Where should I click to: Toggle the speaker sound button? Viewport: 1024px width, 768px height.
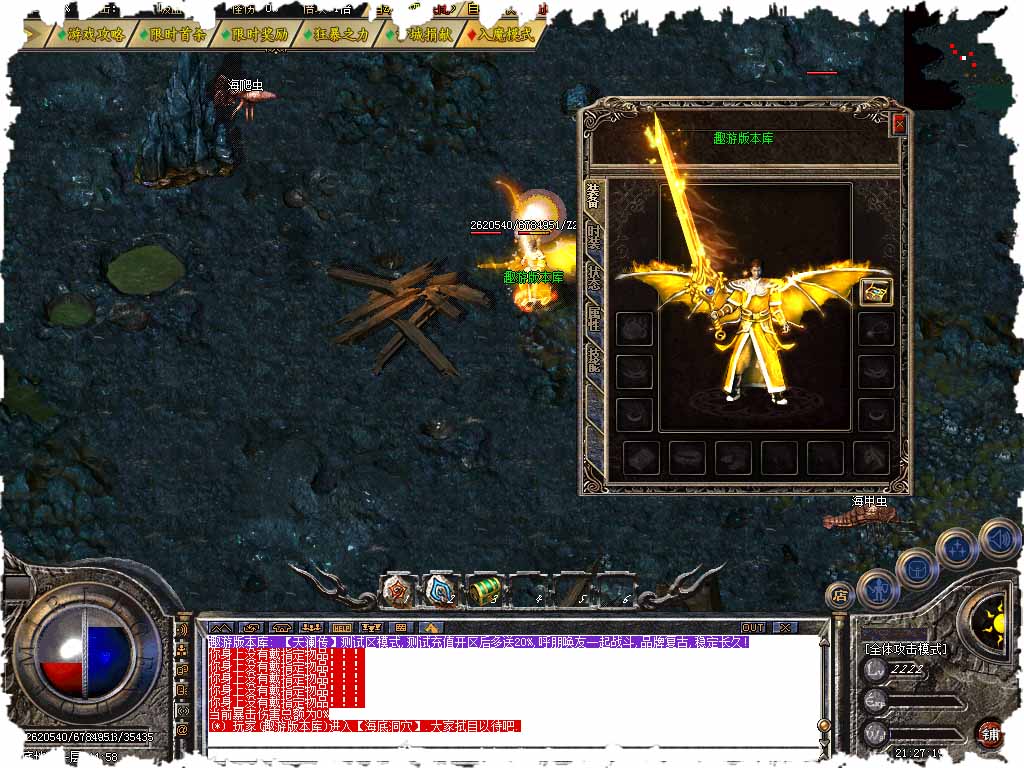pyautogui.click(x=998, y=539)
